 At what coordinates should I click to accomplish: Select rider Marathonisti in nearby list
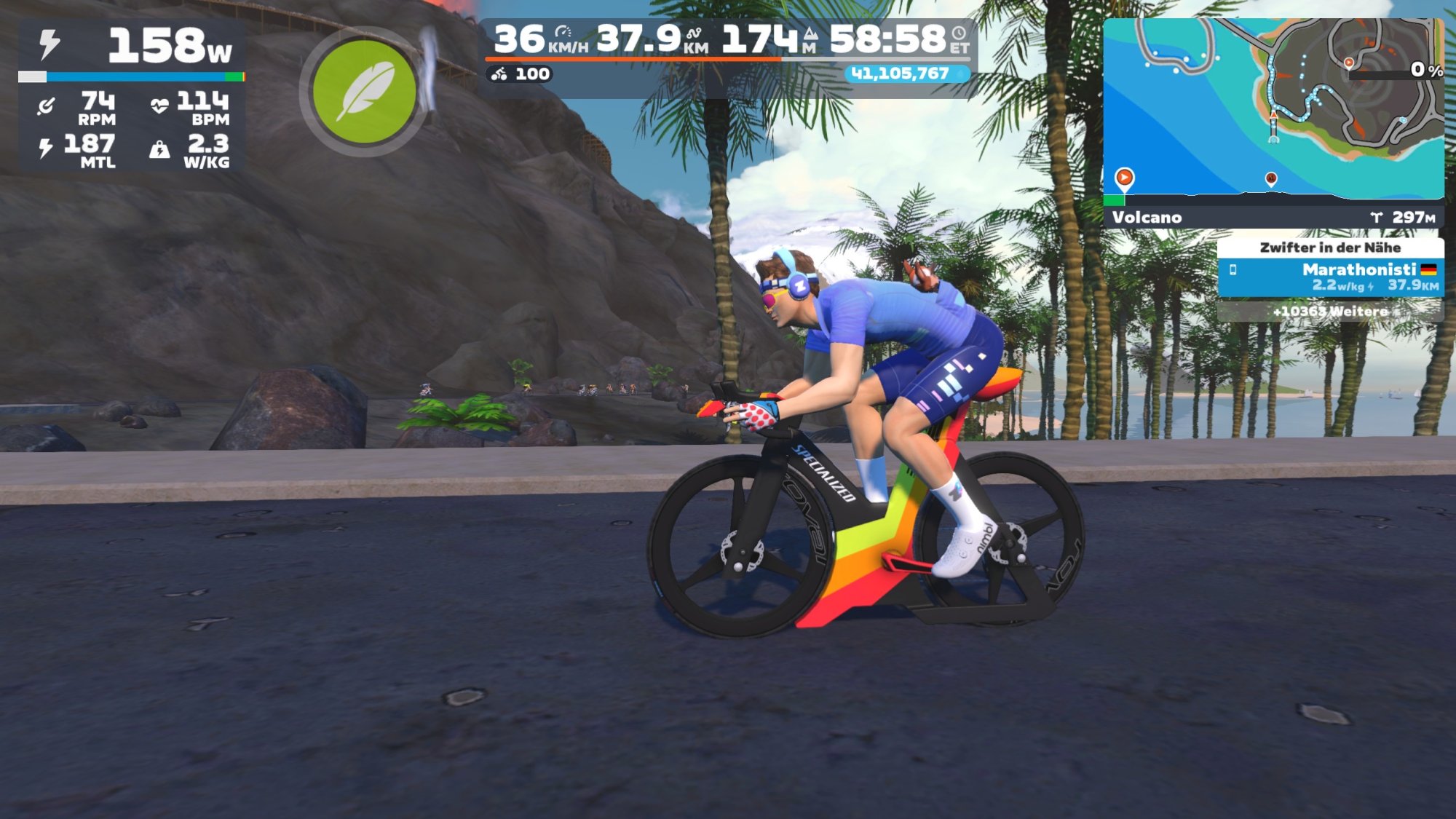[x=1330, y=277]
